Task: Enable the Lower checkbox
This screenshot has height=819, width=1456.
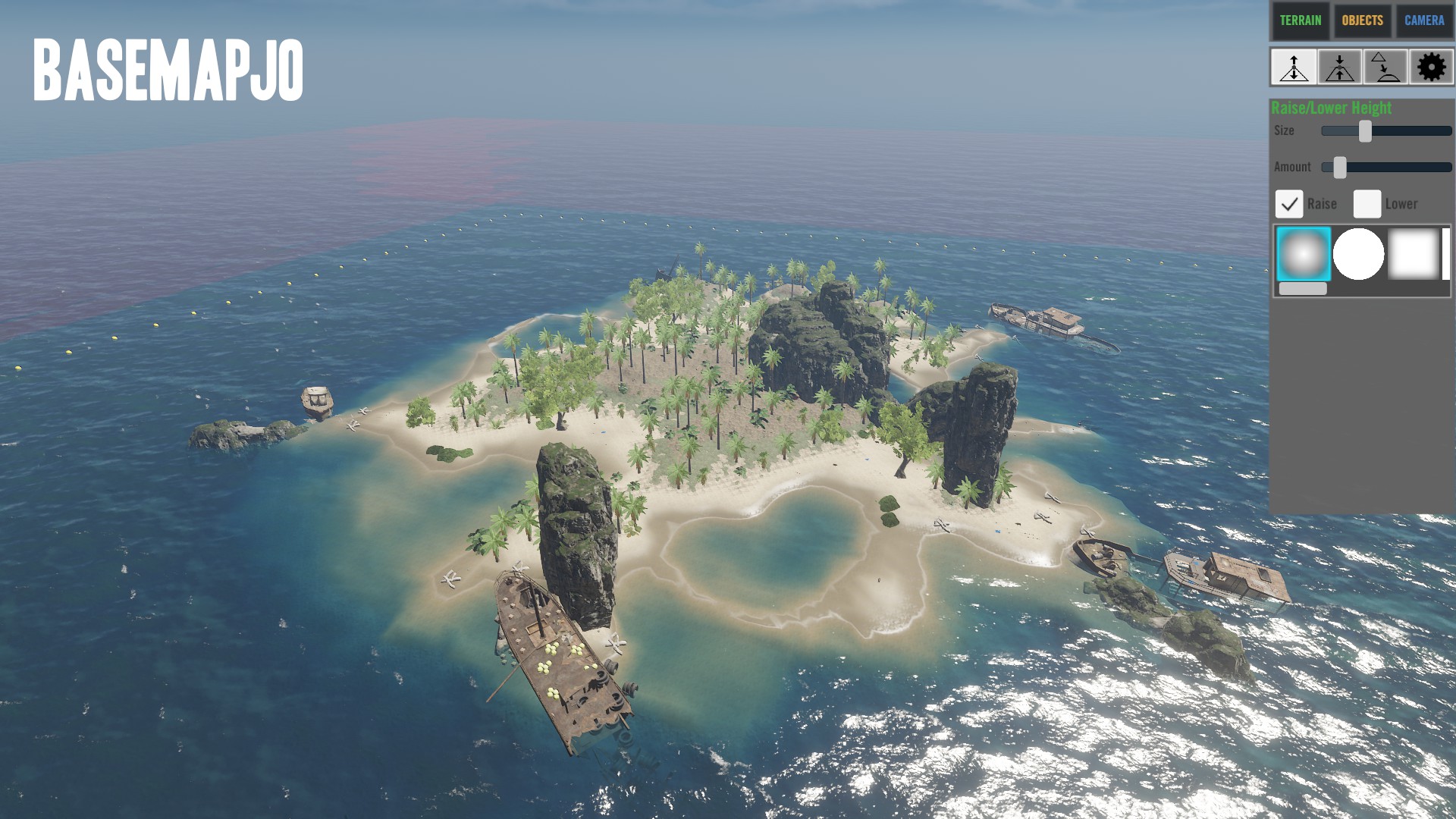Action: click(1367, 204)
